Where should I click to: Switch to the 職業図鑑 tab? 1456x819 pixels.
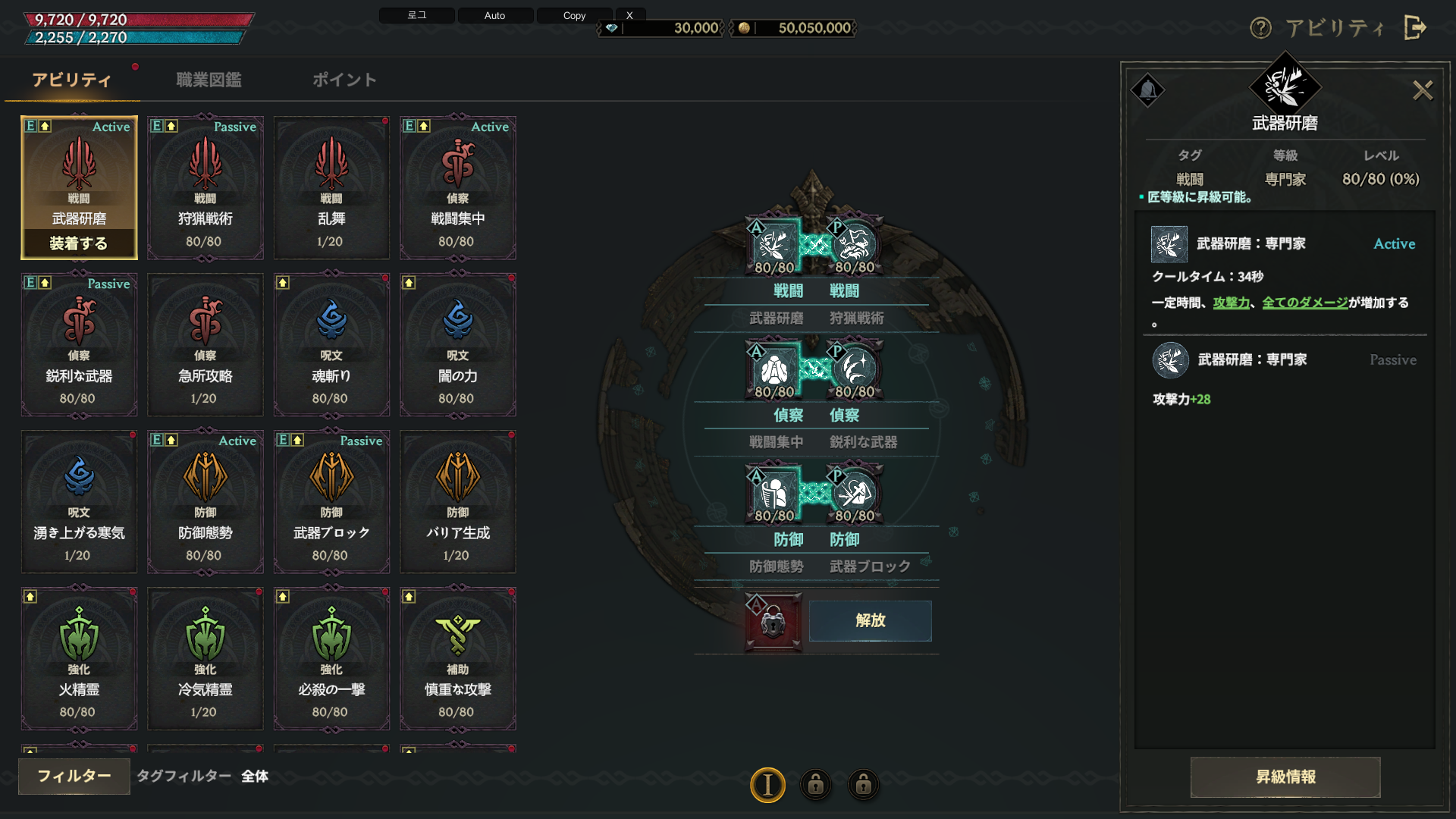pos(209,80)
